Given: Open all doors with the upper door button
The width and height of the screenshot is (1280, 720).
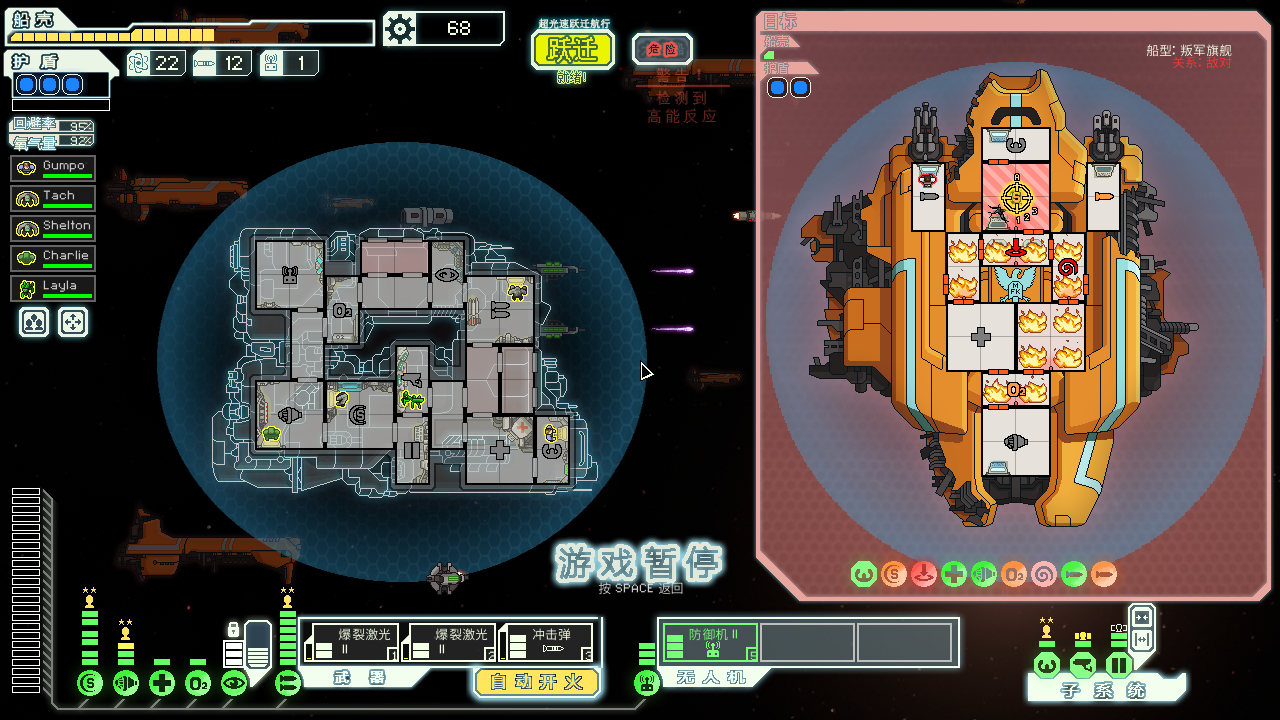Looking at the screenshot, I should [1141, 616].
